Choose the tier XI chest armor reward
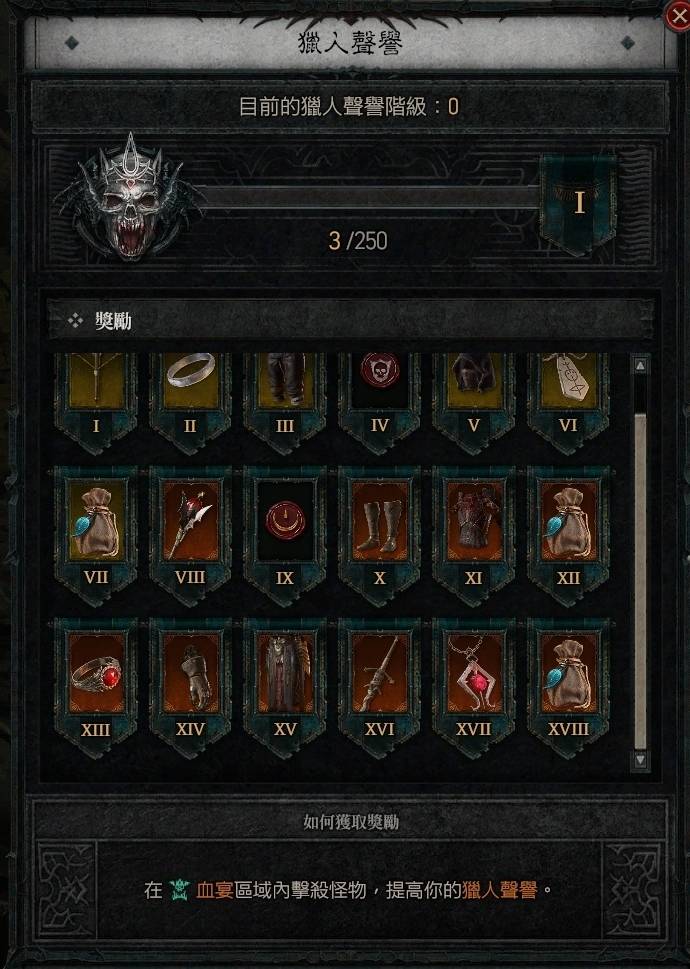The image size is (690, 969). point(474,522)
